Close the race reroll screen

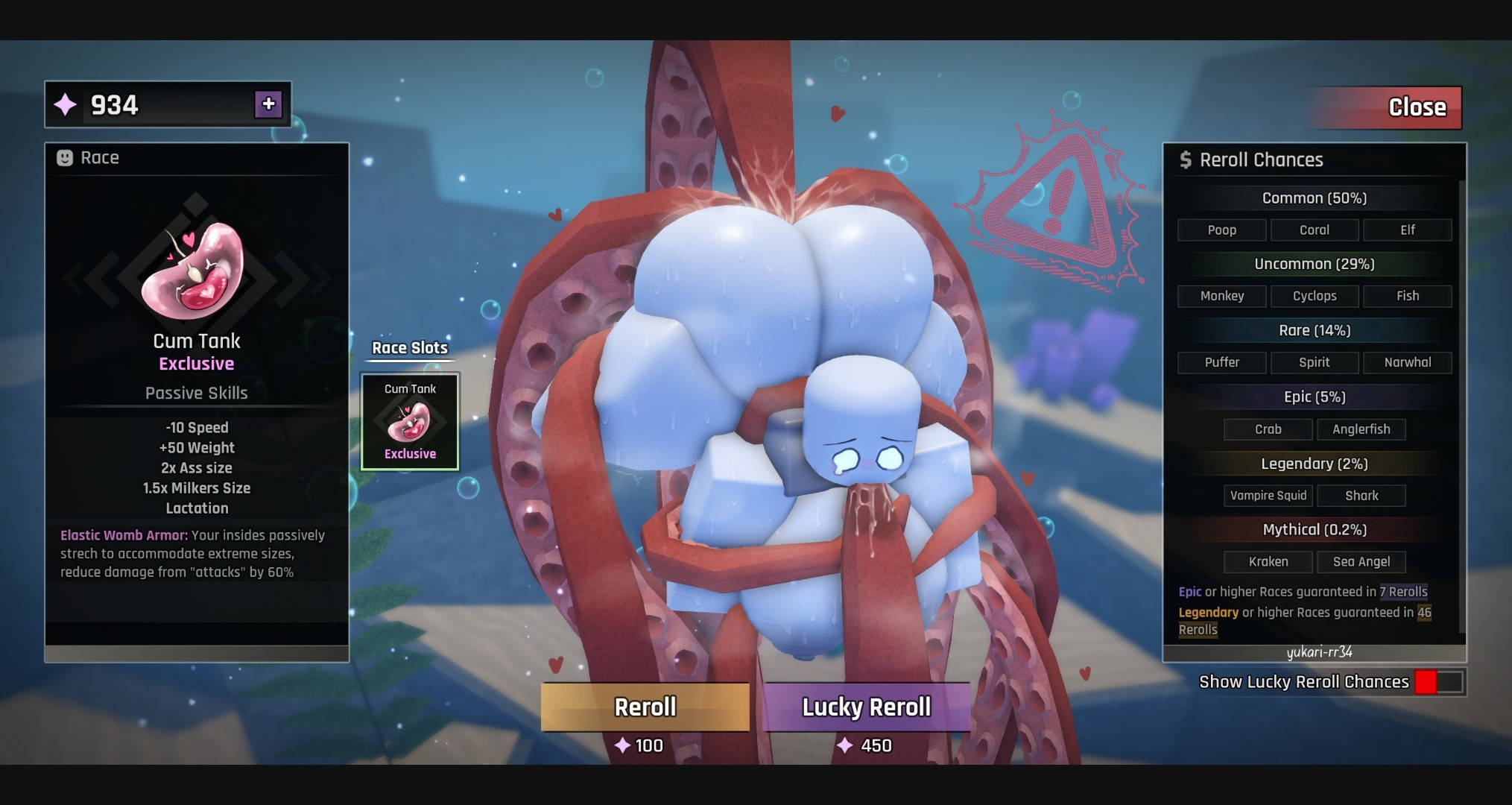pyautogui.click(x=1384, y=107)
